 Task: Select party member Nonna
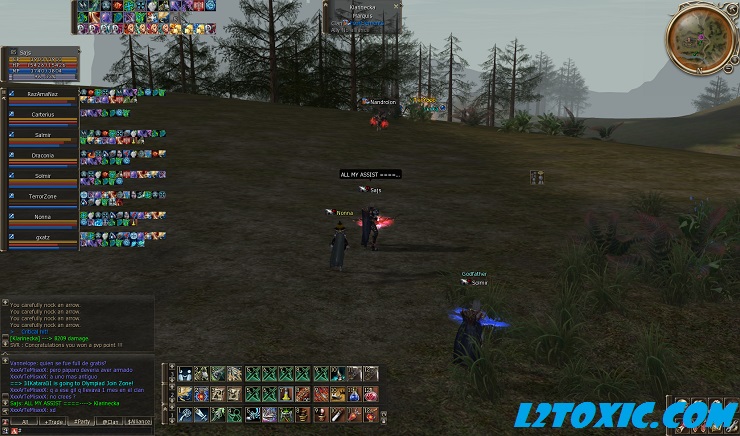pyautogui.click(x=42, y=216)
